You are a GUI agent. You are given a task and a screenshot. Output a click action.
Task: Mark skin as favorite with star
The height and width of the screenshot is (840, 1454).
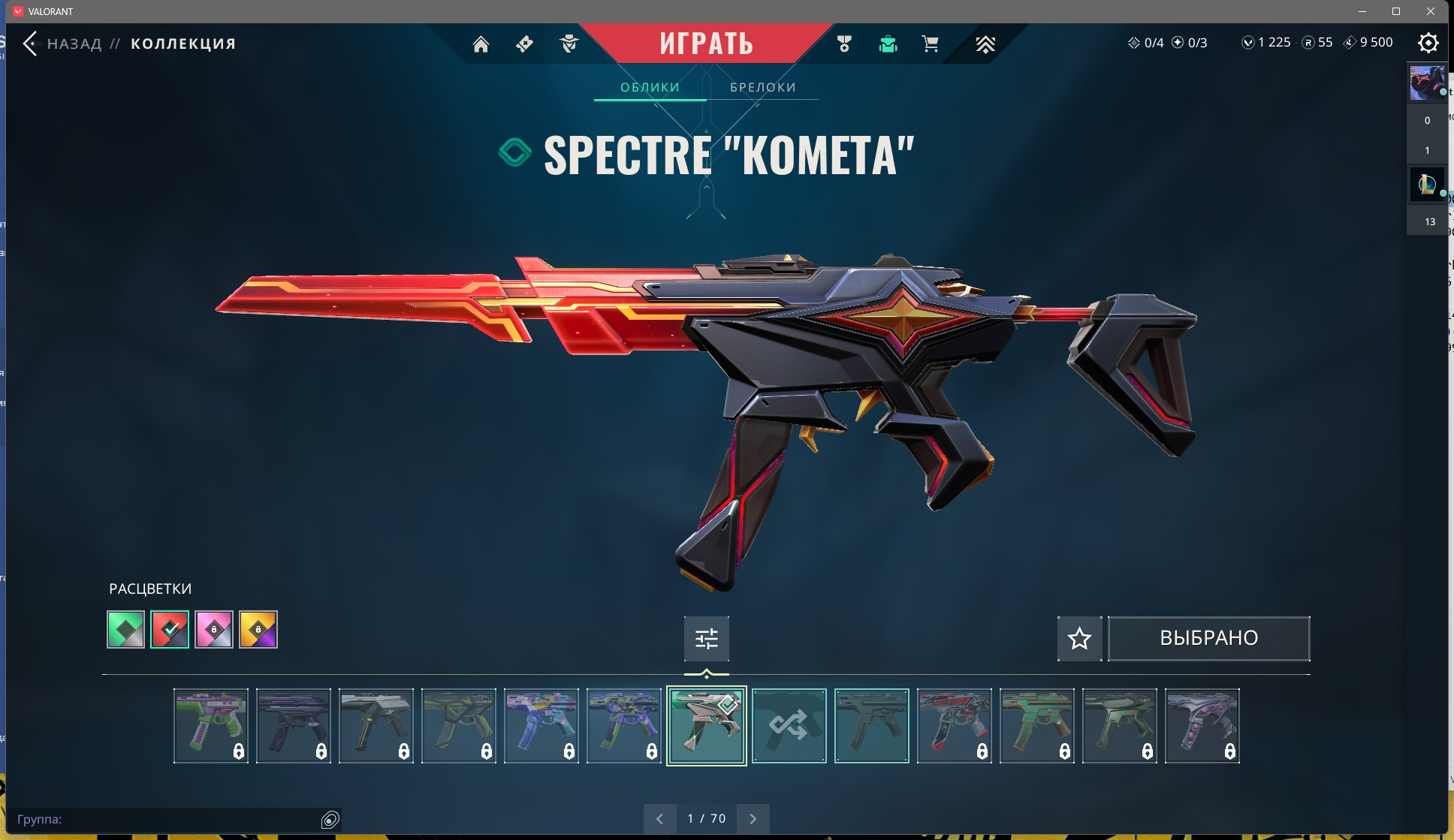(x=1079, y=639)
